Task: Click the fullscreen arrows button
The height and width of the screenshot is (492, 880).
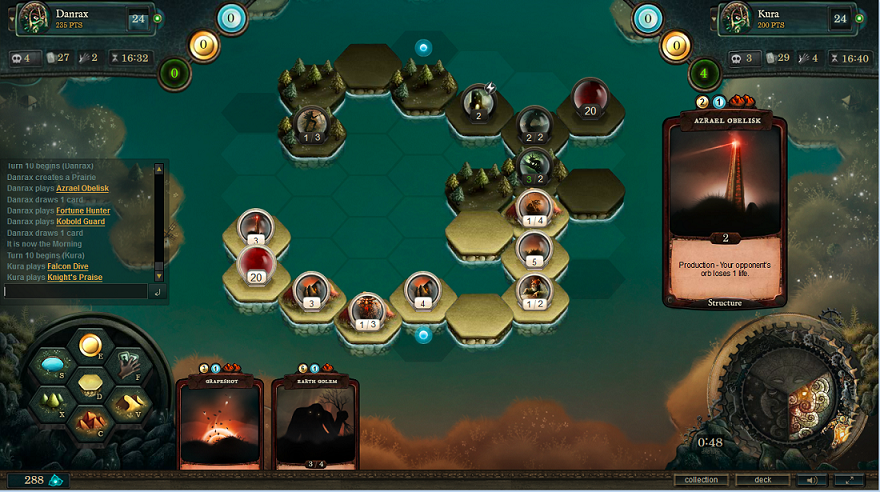Action: (x=849, y=480)
